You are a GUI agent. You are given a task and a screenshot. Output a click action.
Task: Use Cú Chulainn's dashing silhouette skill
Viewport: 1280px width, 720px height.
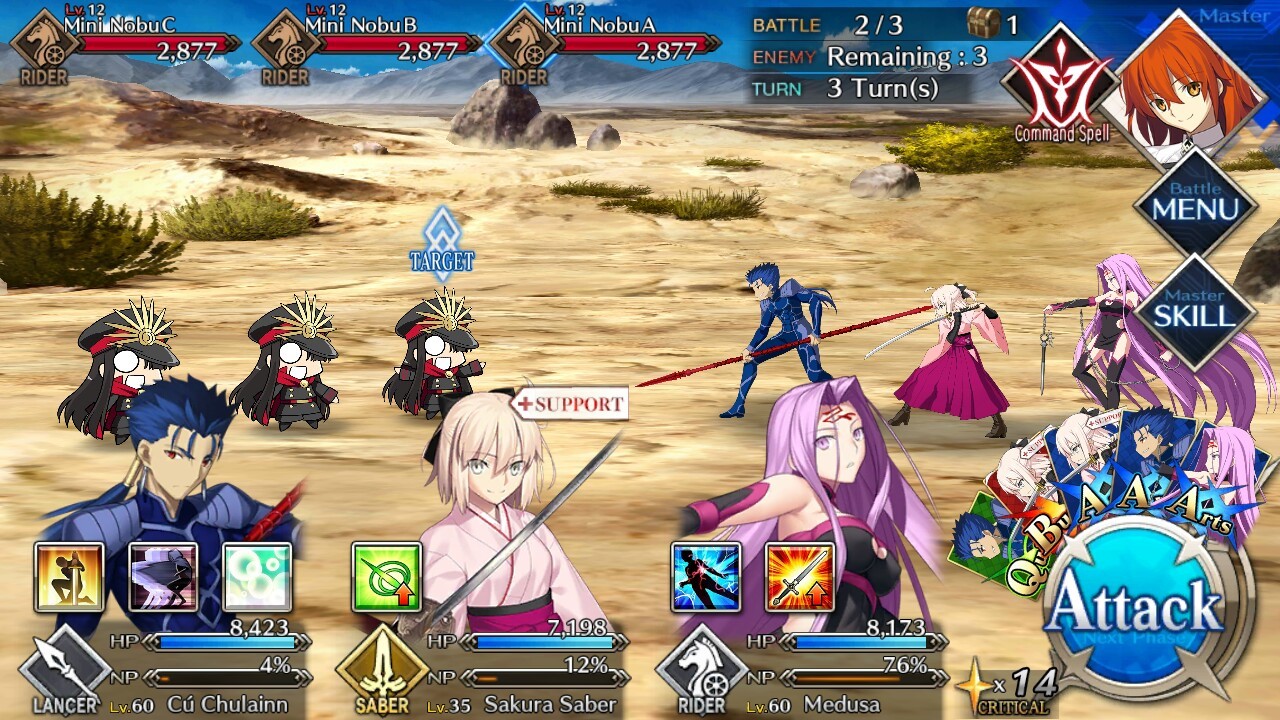pyautogui.click(x=163, y=577)
